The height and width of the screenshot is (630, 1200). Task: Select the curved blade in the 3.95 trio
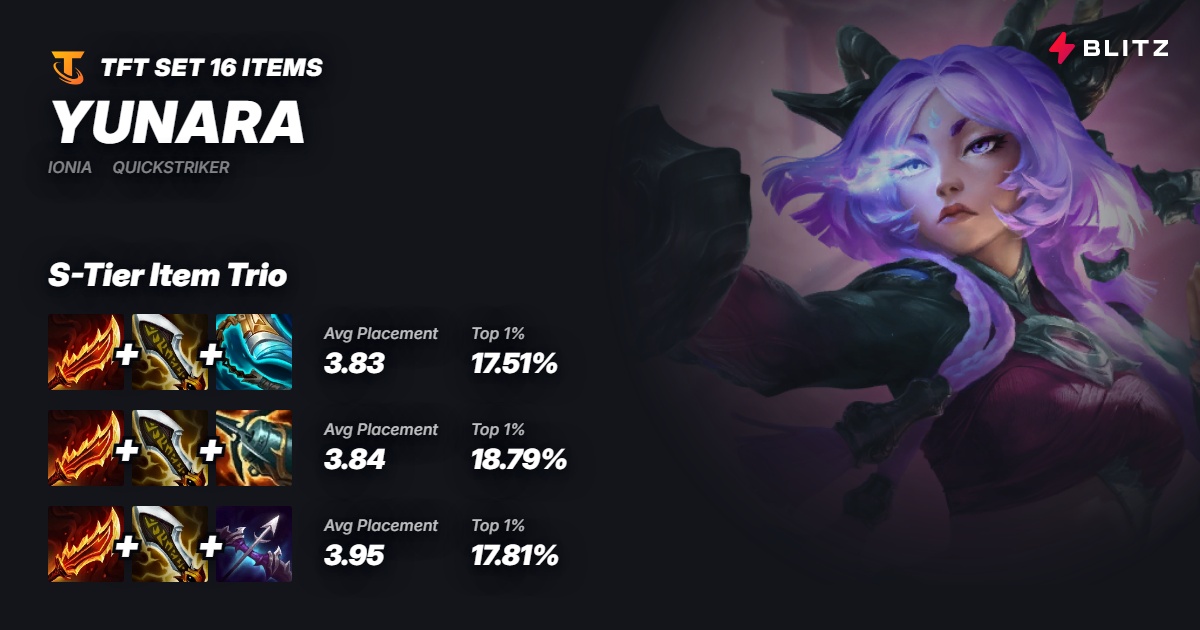170,544
